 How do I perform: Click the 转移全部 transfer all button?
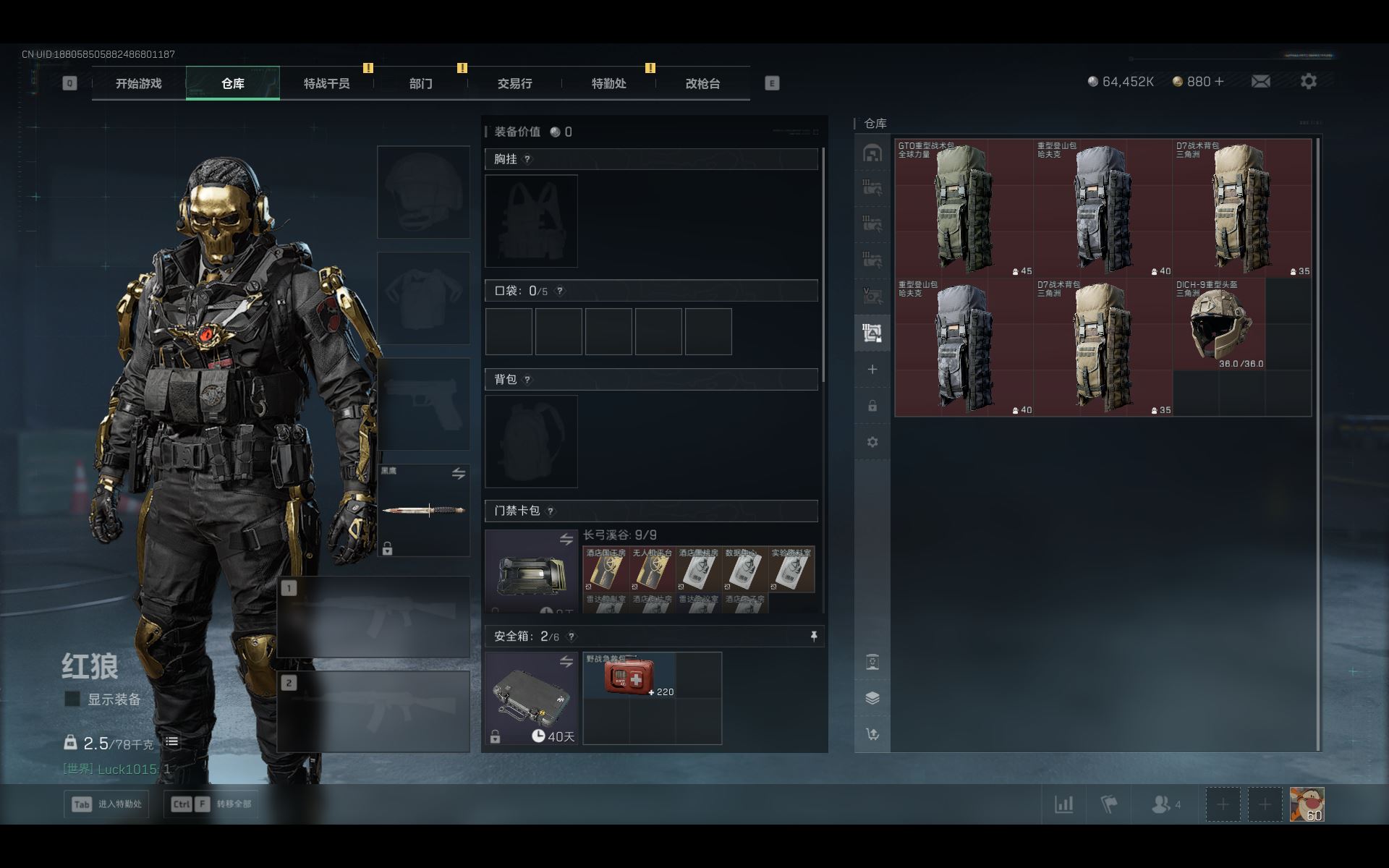(x=211, y=804)
